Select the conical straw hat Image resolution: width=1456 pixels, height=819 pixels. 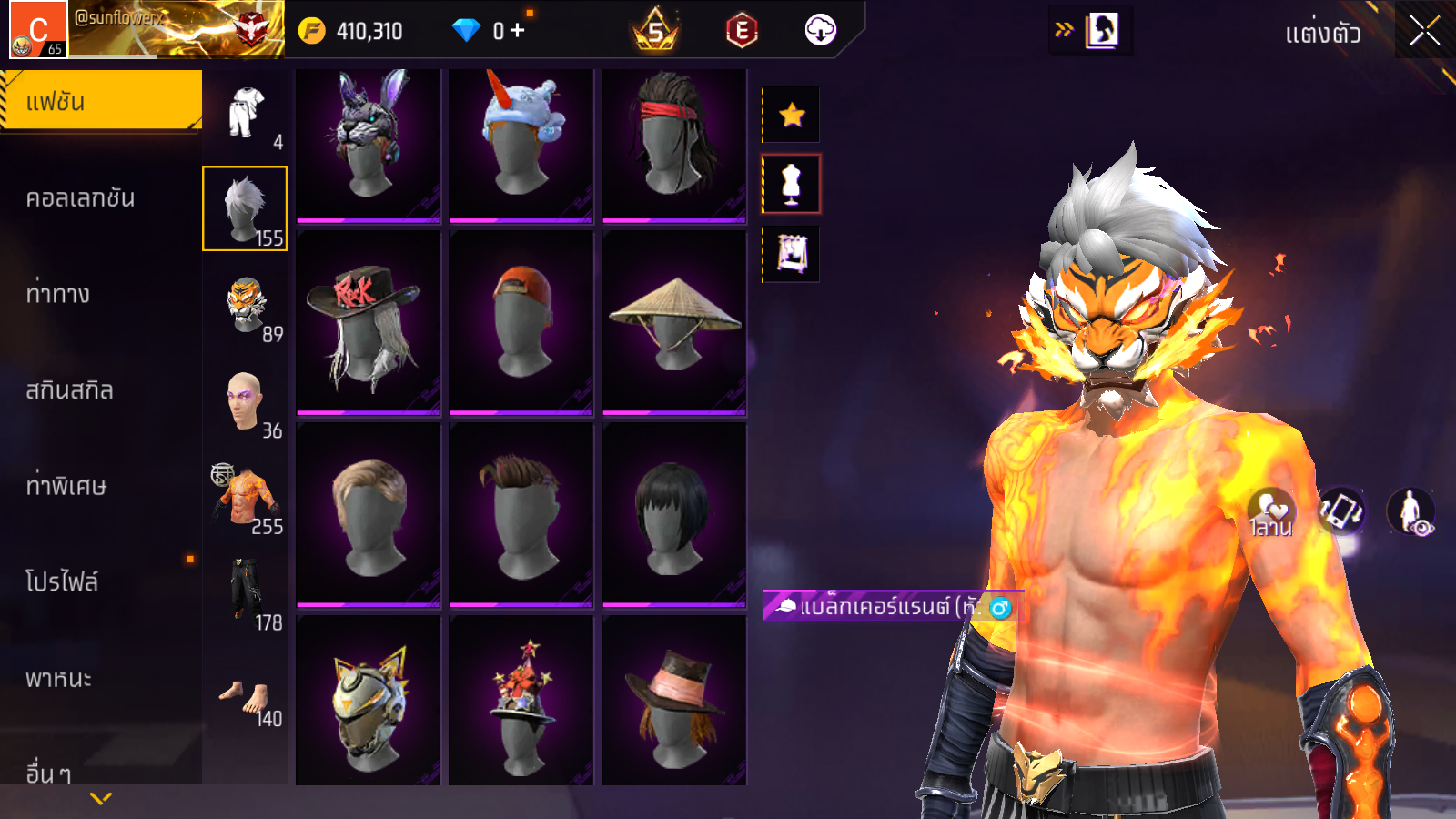click(673, 321)
